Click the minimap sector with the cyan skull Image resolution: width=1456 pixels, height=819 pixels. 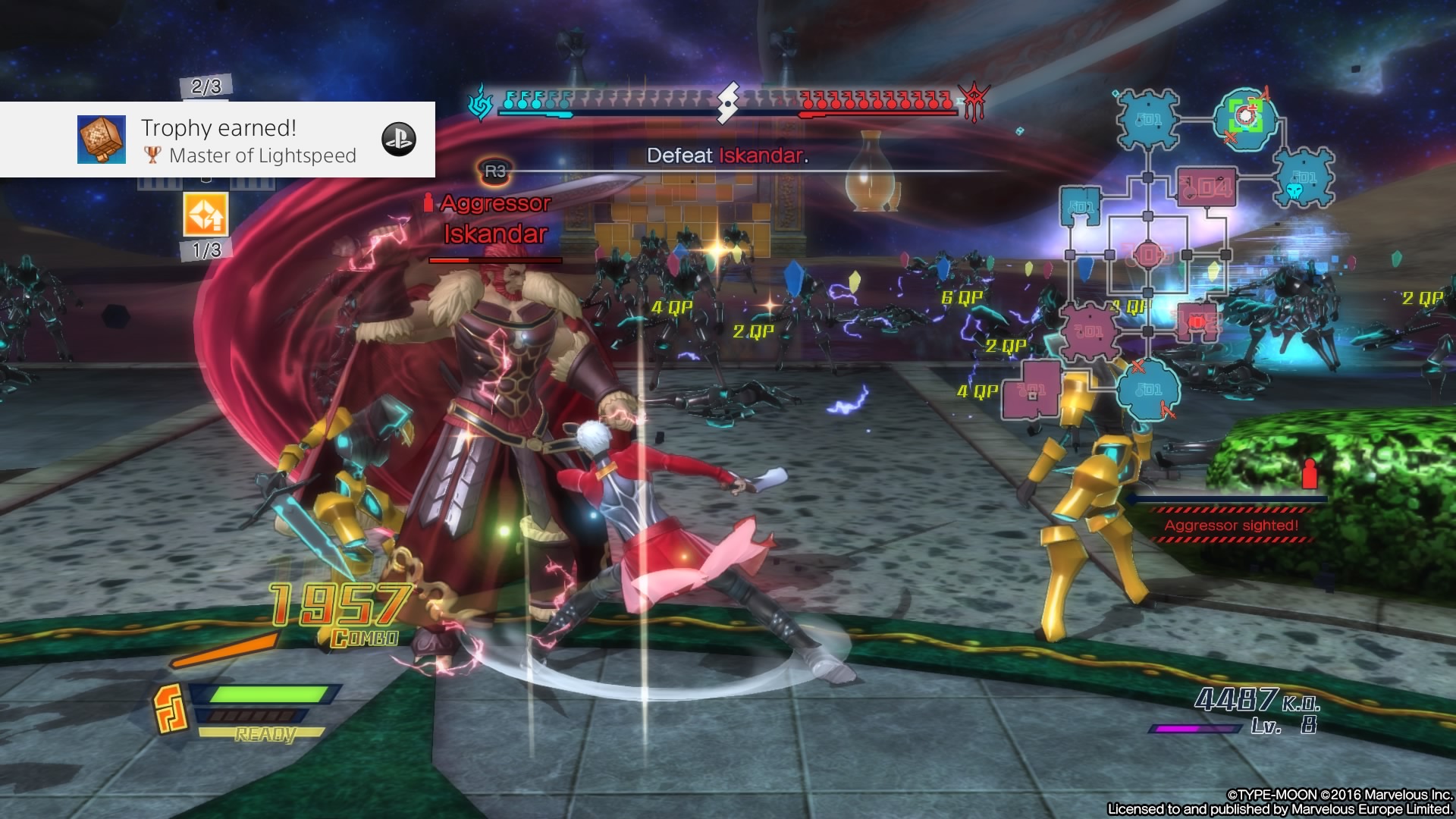point(1303,179)
